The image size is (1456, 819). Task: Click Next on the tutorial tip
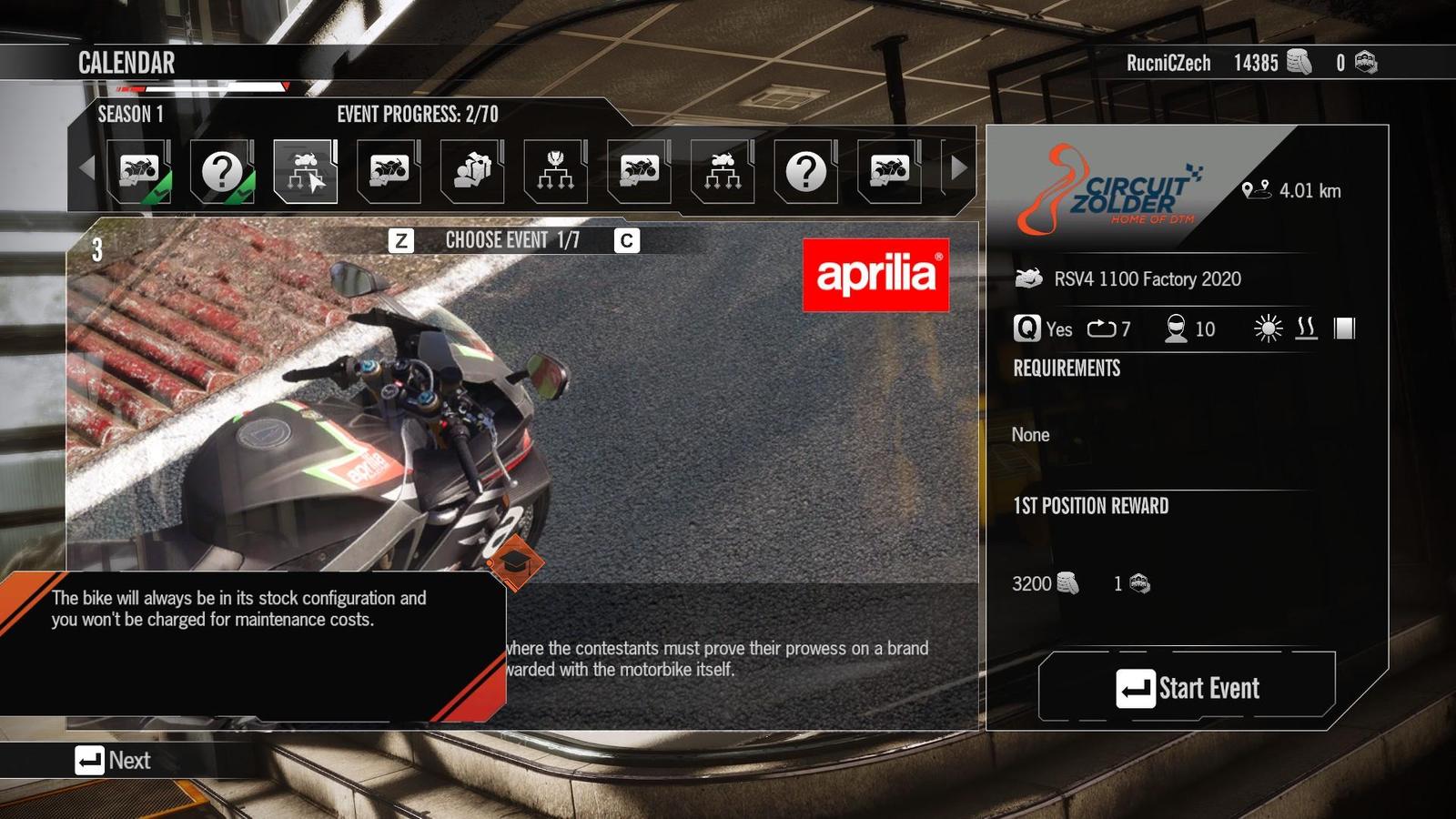point(114,761)
